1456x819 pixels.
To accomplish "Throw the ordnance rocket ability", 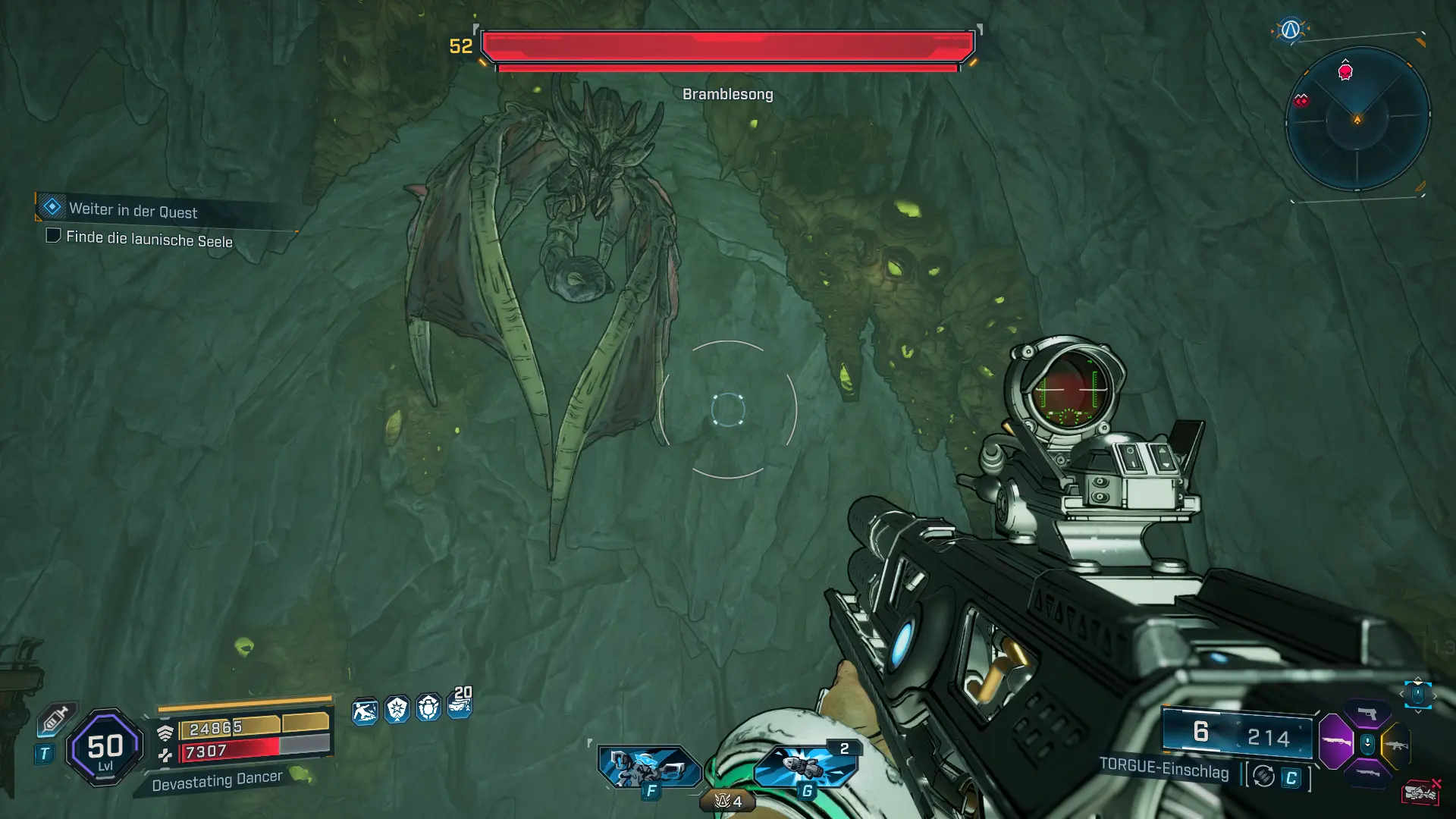I will point(805,766).
